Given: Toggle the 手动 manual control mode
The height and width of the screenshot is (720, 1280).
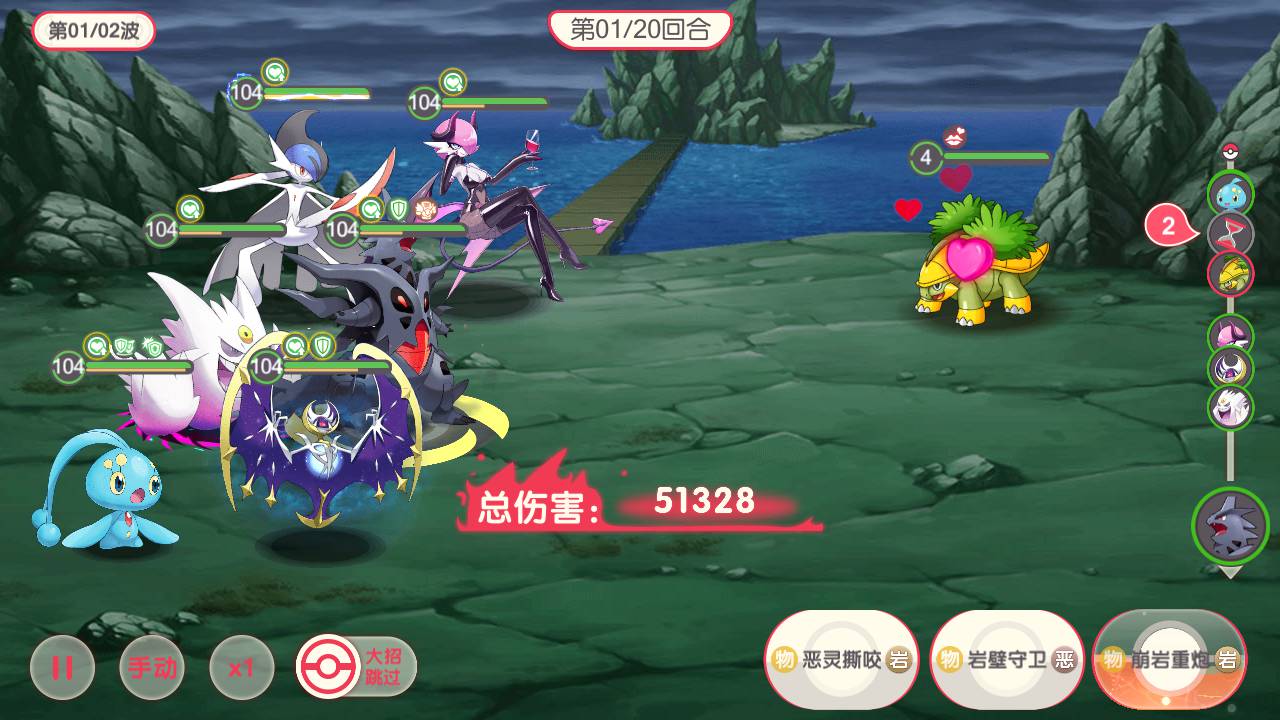Looking at the screenshot, I should 152,667.
